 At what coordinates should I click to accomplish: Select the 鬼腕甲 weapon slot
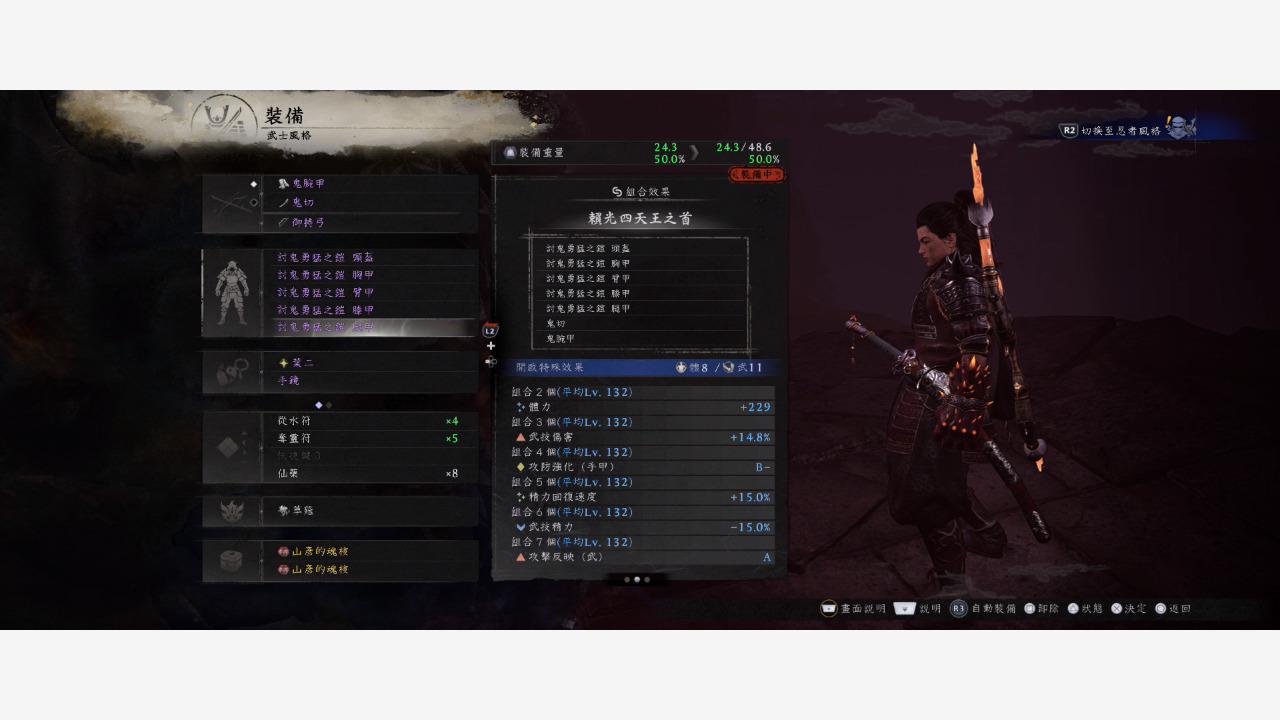point(370,184)
